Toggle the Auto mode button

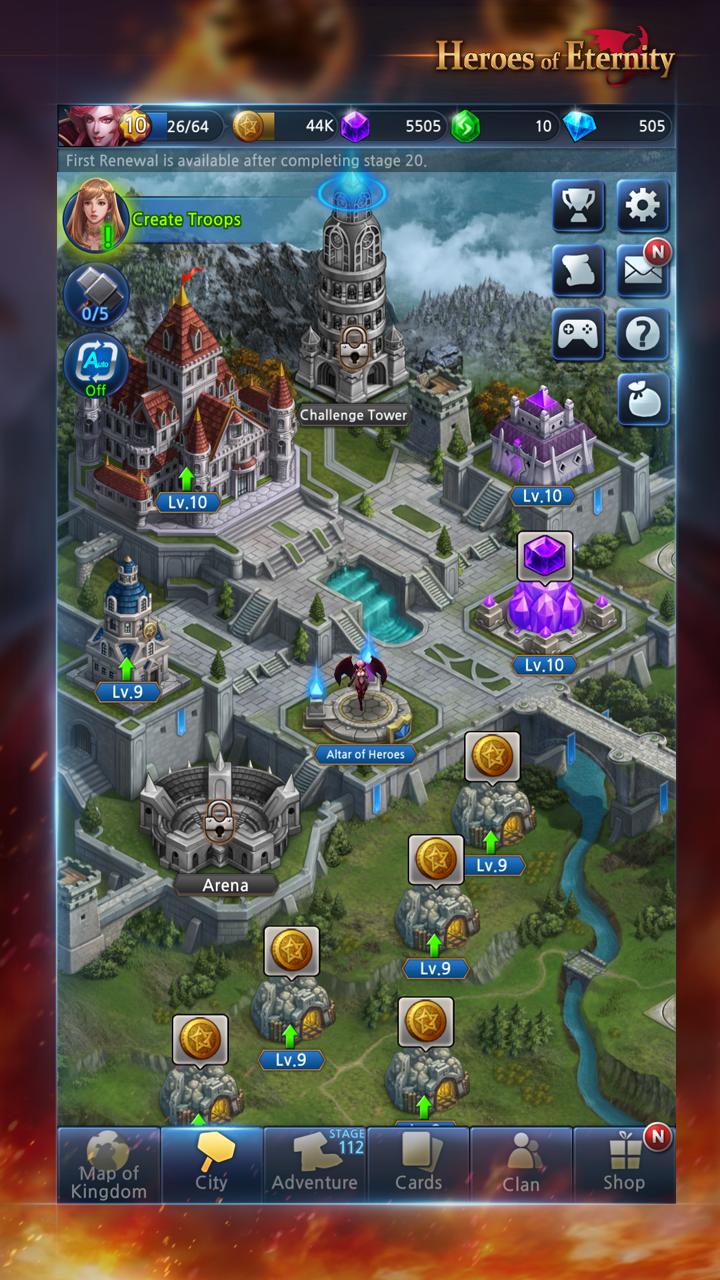pos(96,365)
